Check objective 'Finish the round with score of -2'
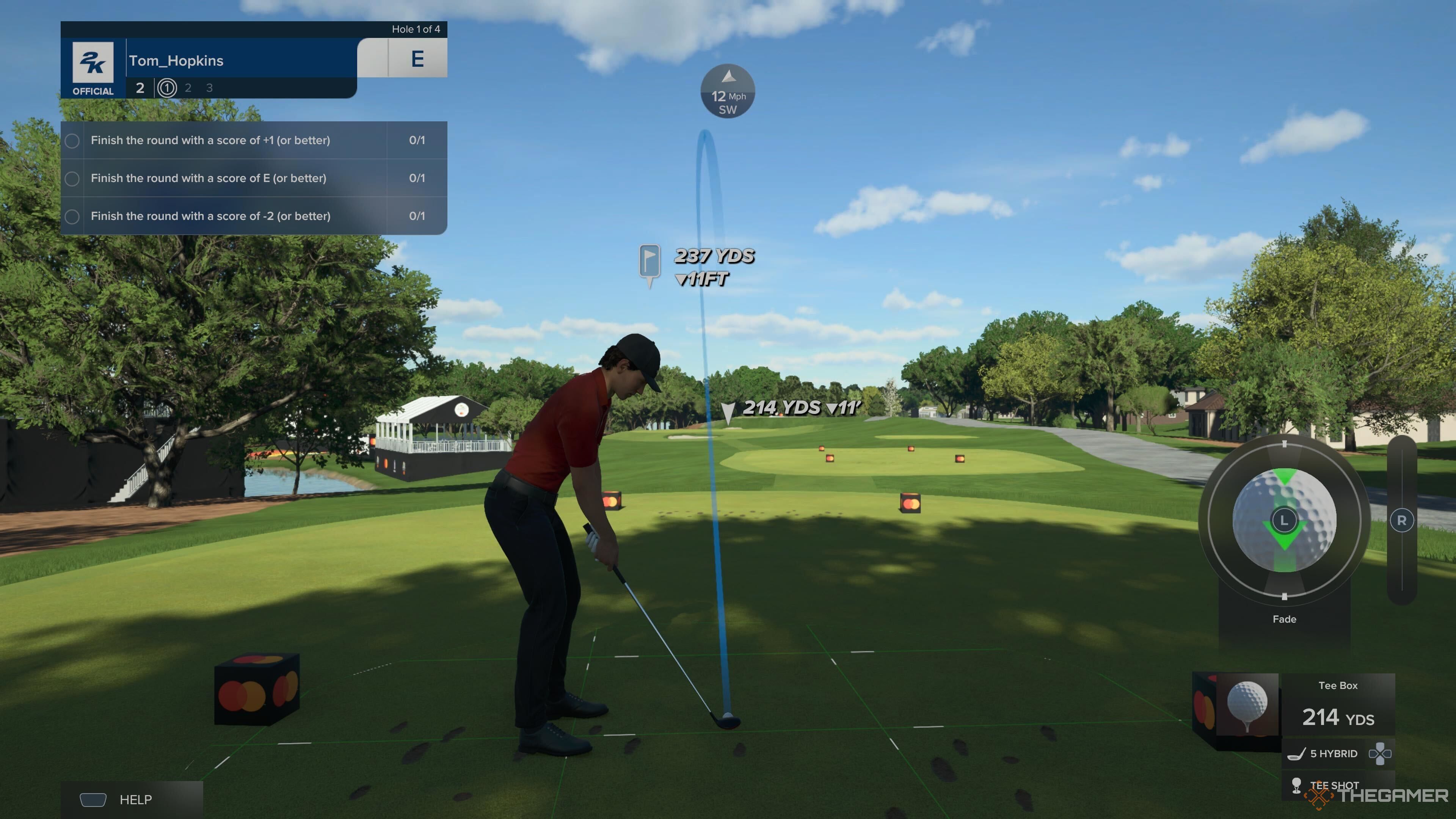 72,216
